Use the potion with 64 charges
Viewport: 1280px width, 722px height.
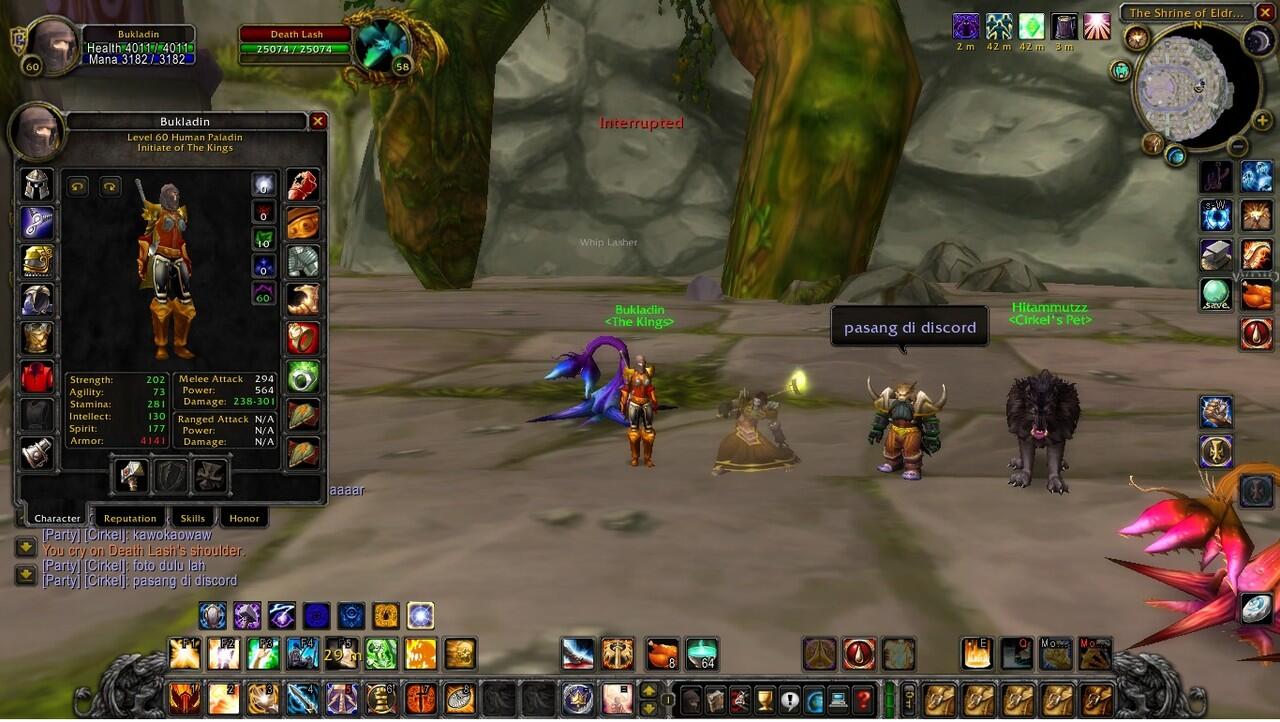pos(701,654)
